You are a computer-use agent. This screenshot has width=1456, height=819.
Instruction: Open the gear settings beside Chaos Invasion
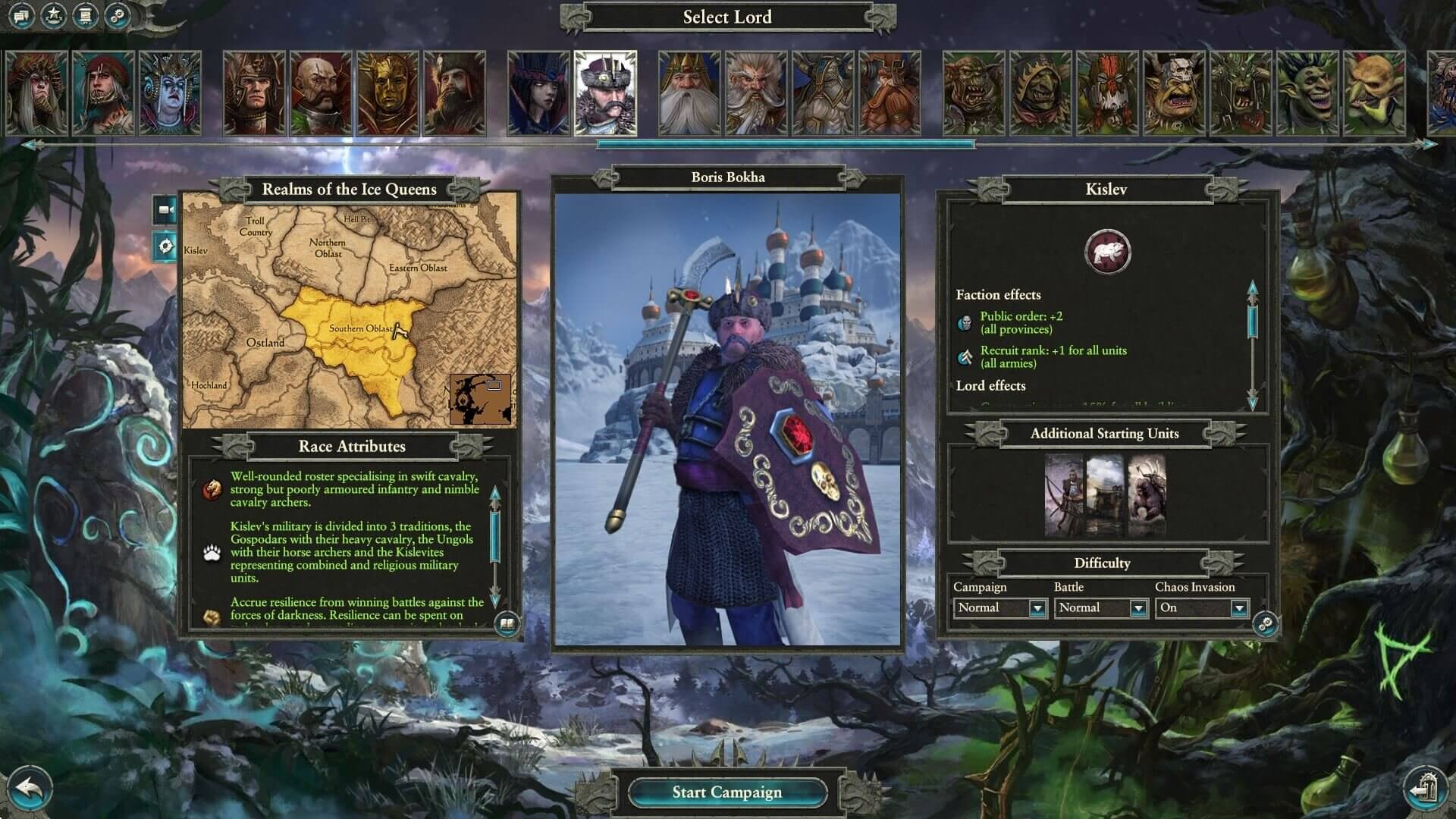[1265, 624]
